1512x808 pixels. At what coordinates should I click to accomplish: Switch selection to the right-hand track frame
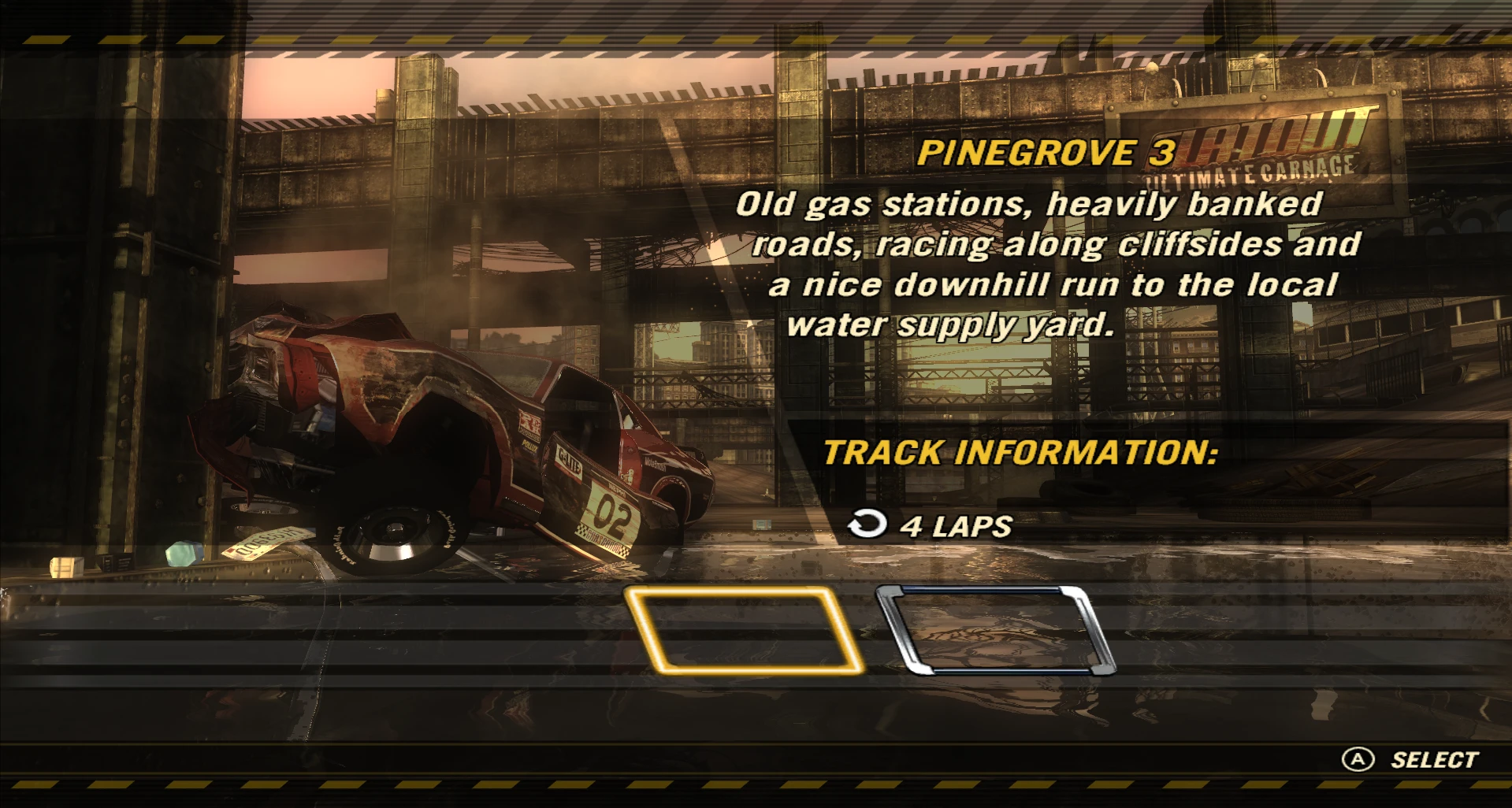[x=995, y=630]
